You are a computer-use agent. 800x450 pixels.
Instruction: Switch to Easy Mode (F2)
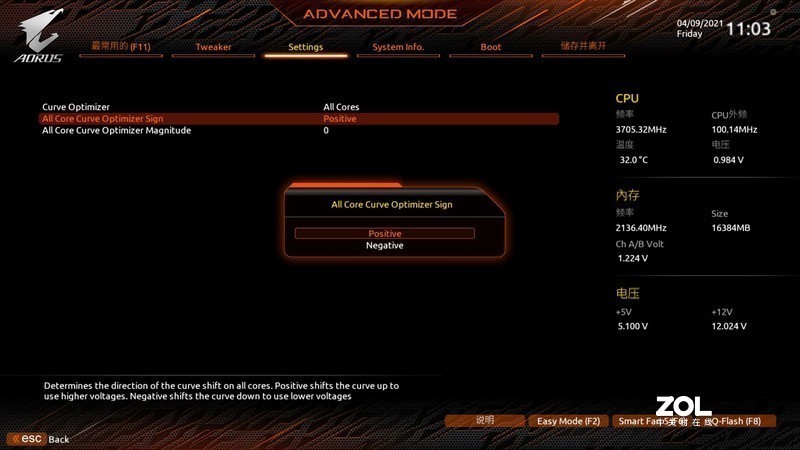(x=568, y=421)
